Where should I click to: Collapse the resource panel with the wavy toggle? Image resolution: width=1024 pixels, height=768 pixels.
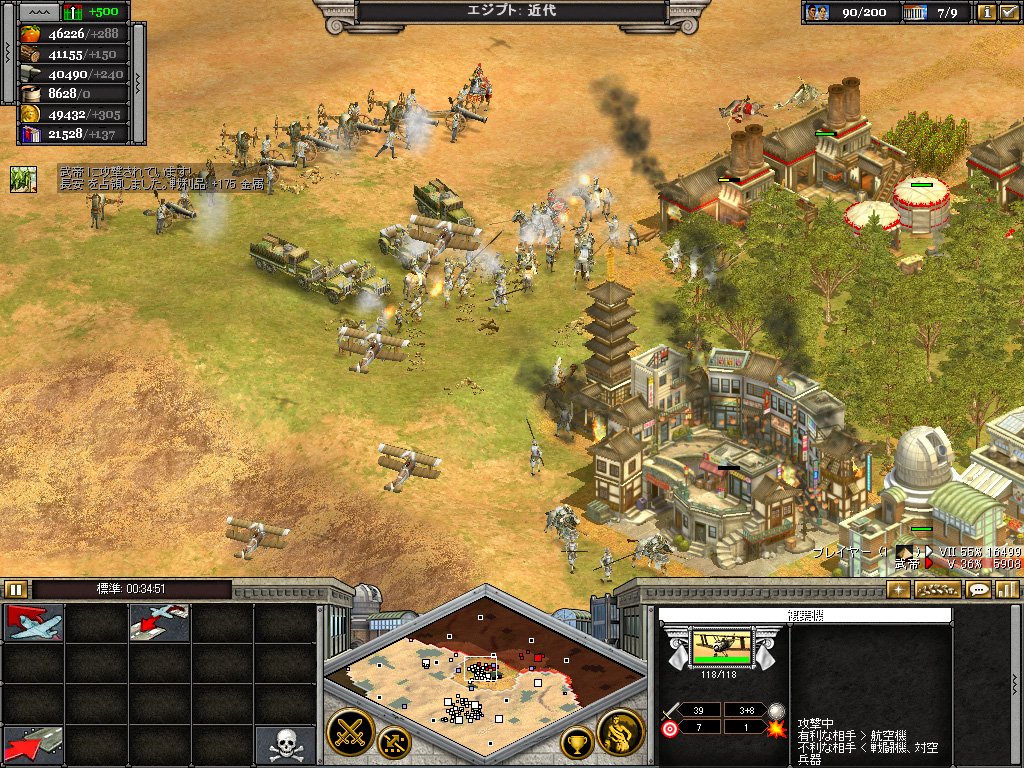coord(38,12)
